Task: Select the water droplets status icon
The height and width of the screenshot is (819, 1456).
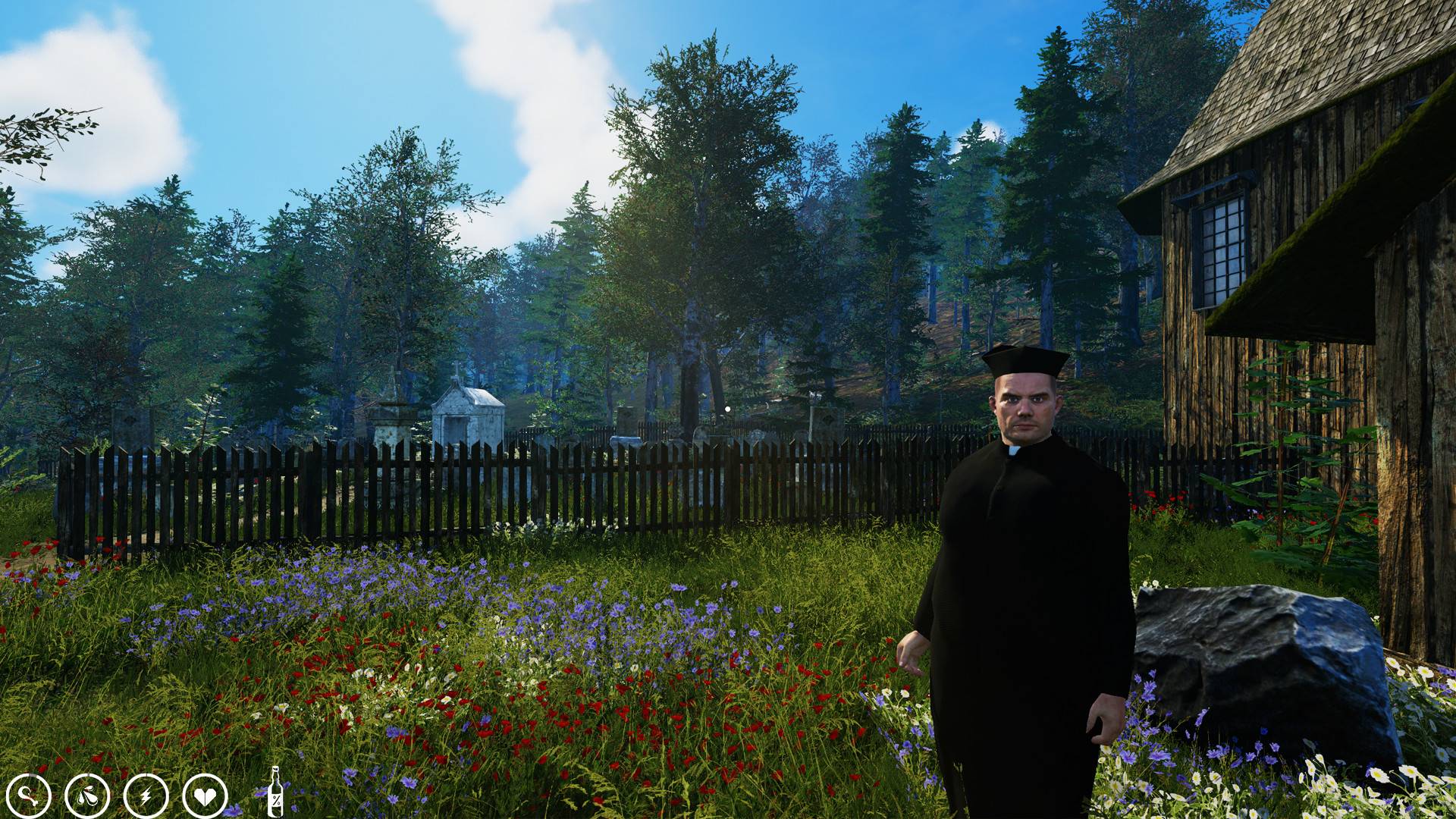Action: (x=87, y=795)
